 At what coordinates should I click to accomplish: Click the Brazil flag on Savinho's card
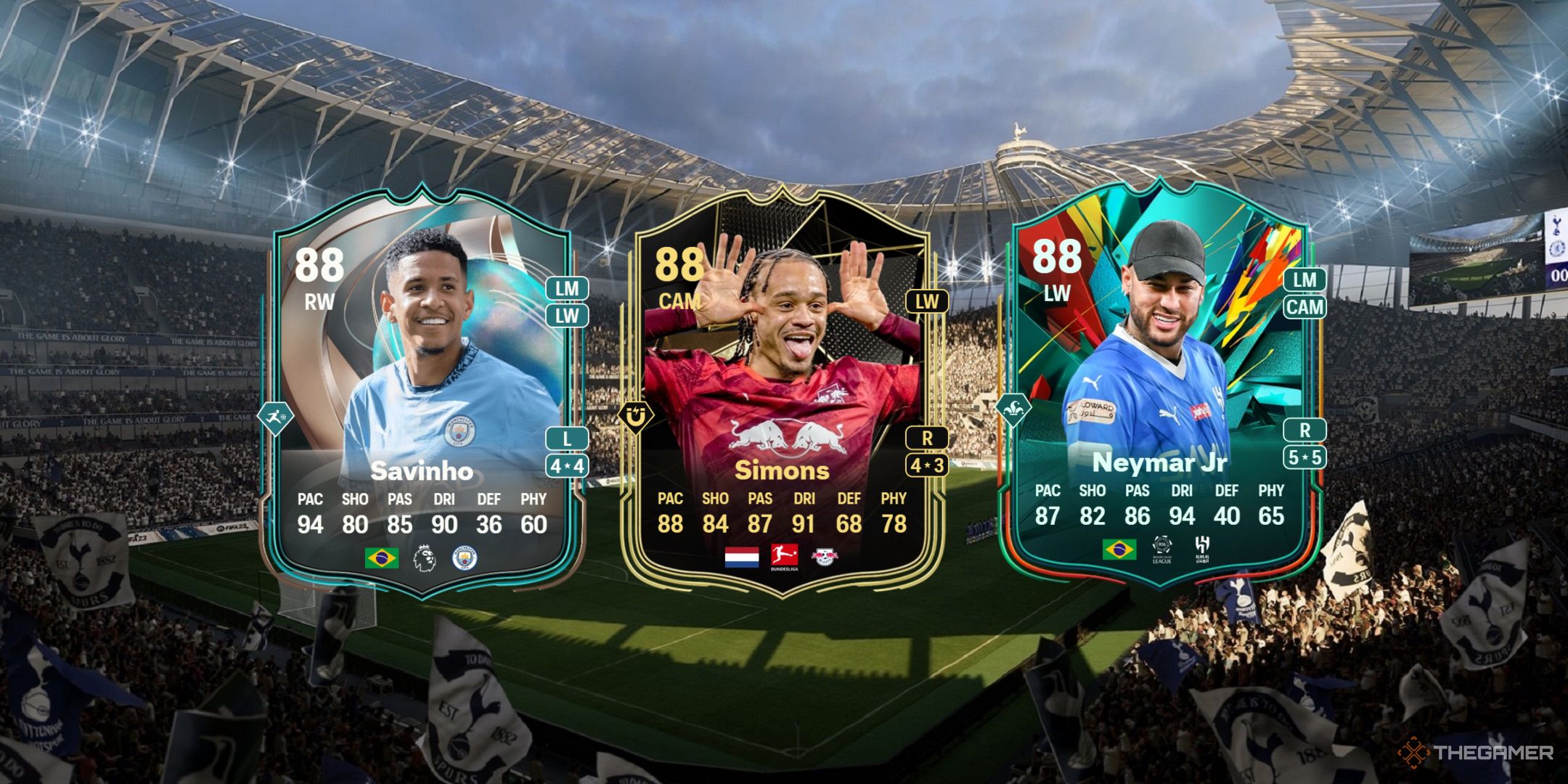(380, 557)
